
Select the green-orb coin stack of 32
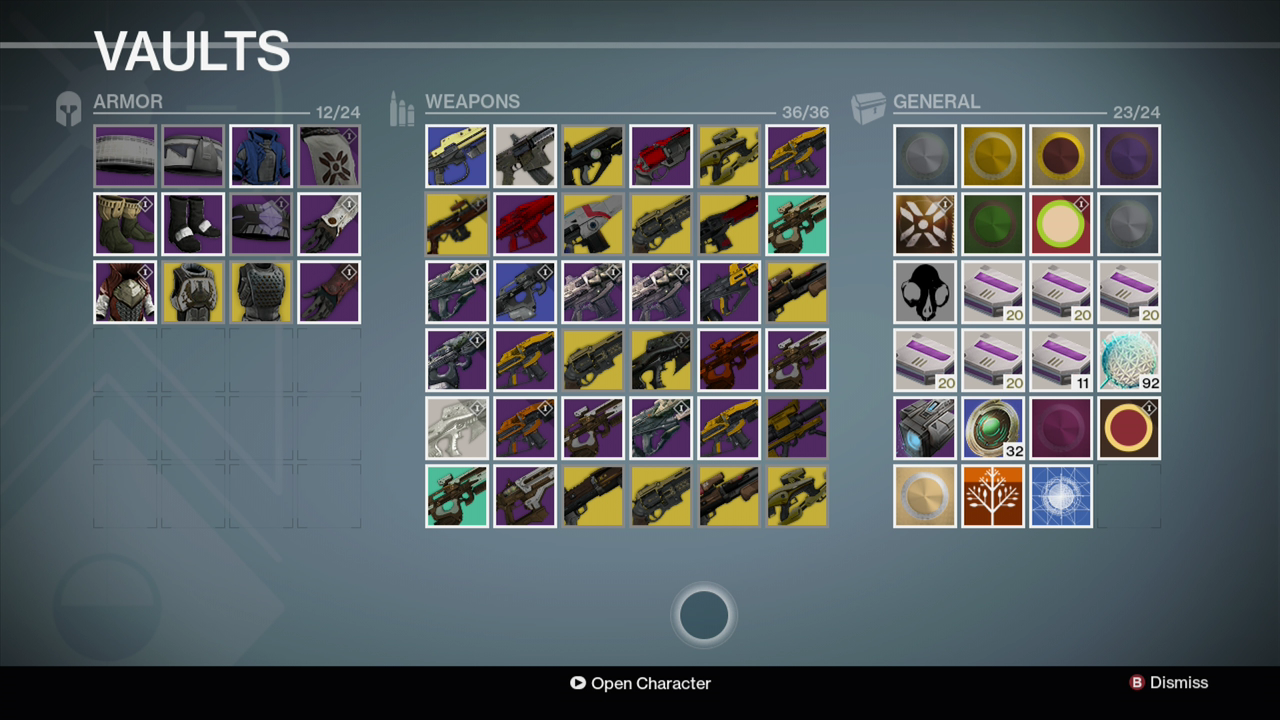993,428
